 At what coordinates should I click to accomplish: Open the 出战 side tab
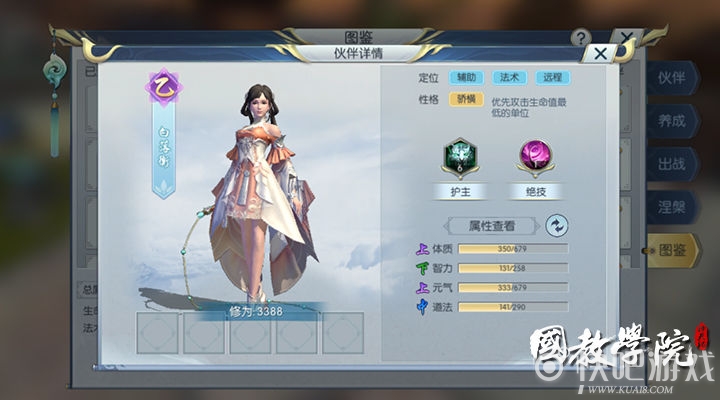(671, 164)
